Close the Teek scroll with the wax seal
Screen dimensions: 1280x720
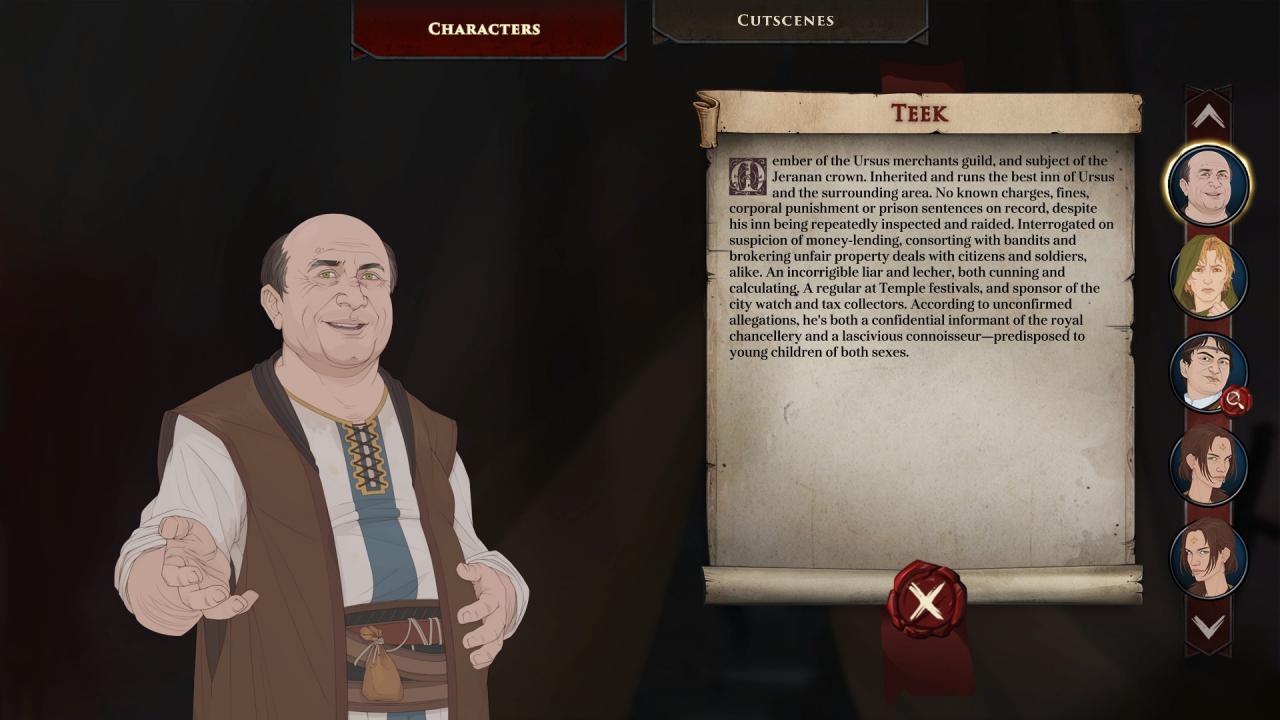pyautogui.click(x=926, y=601)
